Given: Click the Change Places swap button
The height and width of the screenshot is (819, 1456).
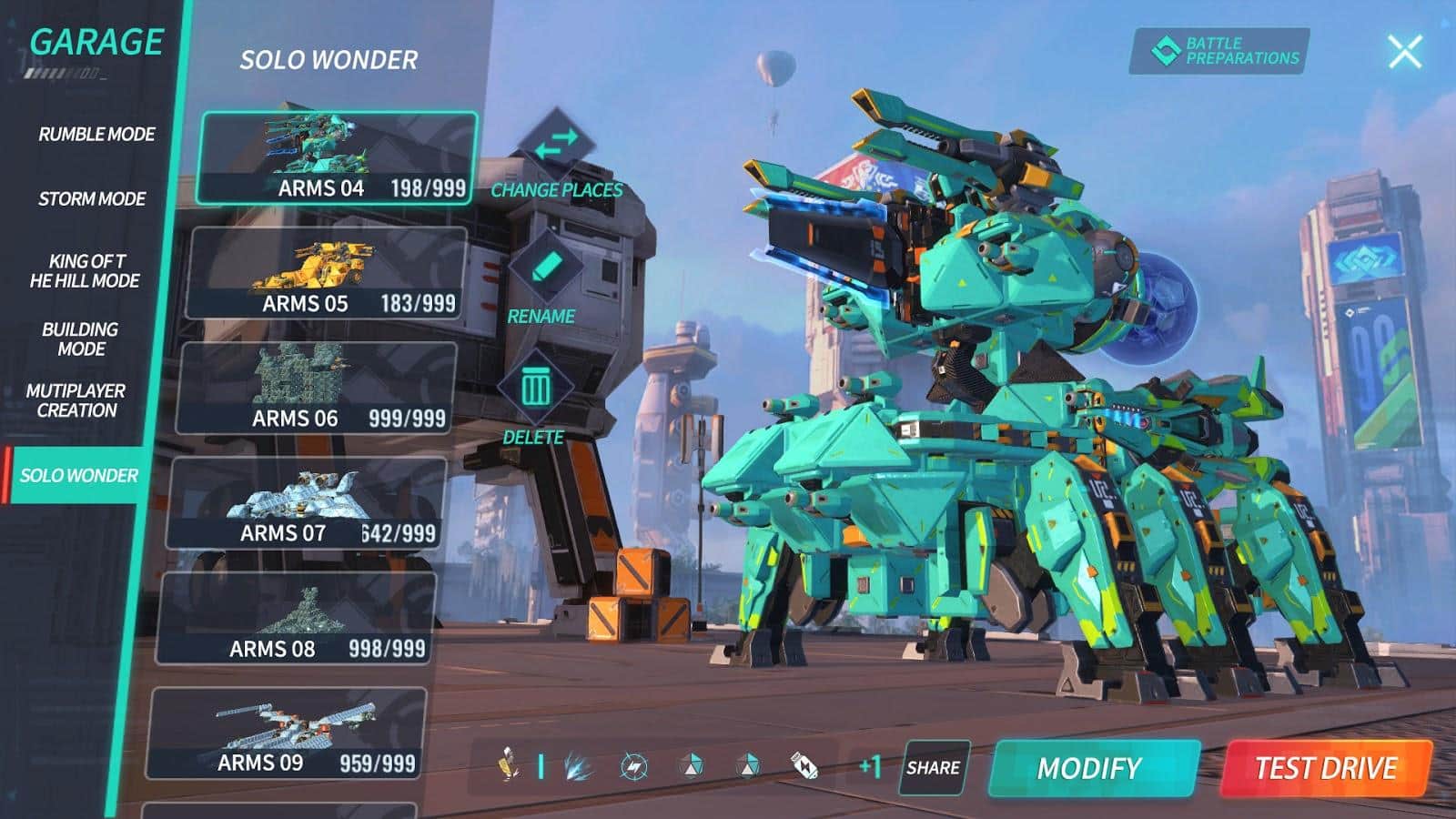Looking at the screenshot, I should coord(557,144).
